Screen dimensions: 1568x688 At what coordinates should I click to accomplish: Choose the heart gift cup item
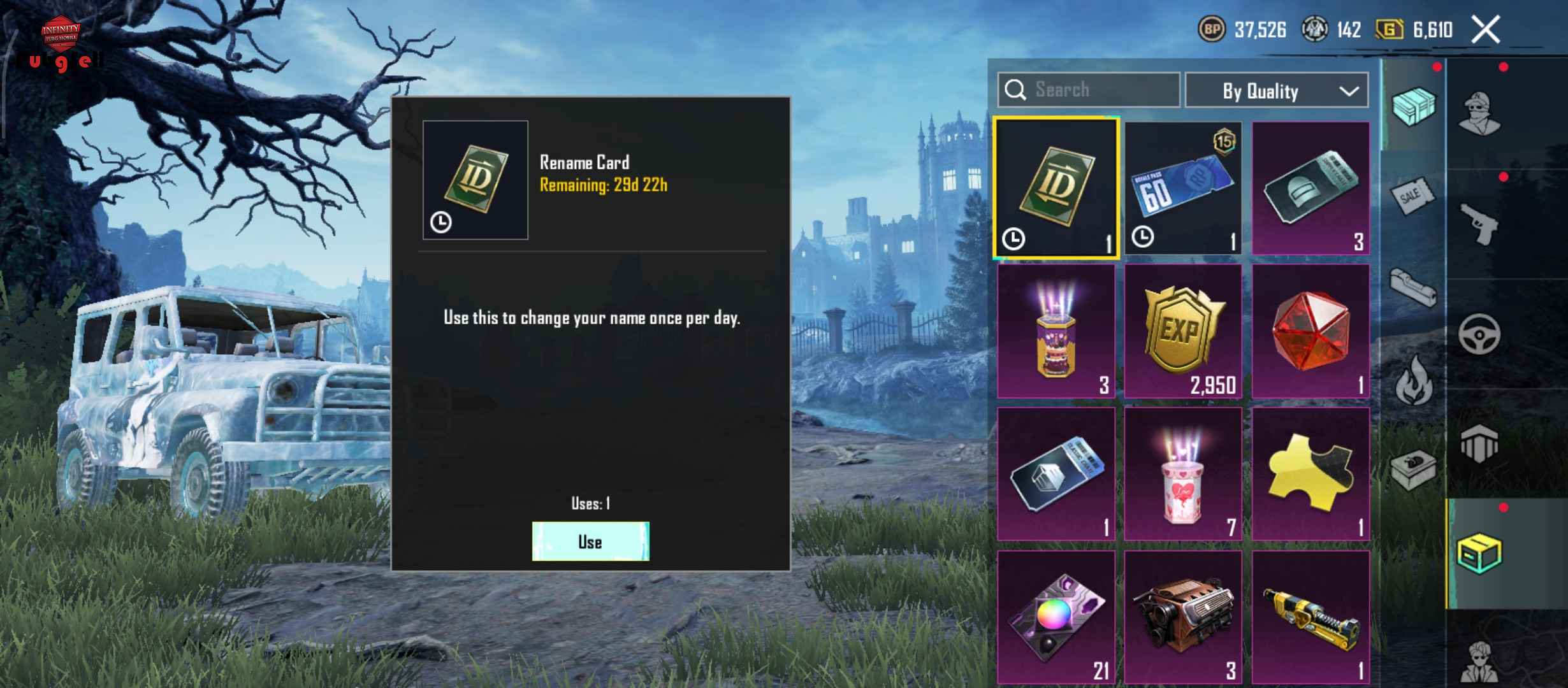pyautogui.click(x=1183, y=474)
